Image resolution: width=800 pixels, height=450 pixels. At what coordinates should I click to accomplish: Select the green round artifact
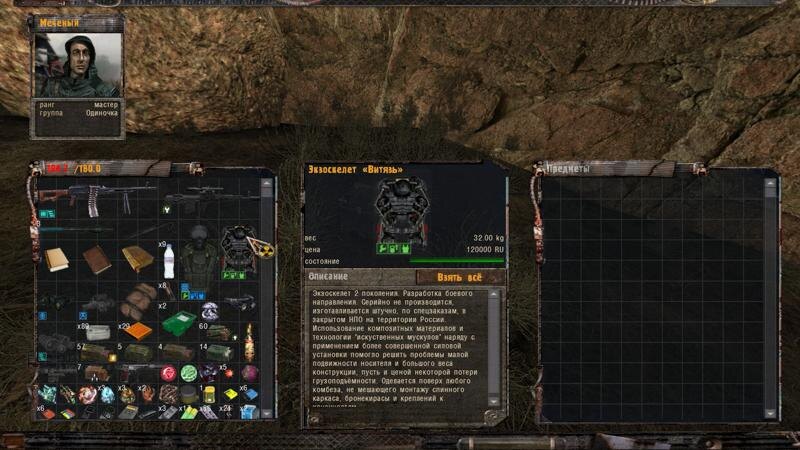(x=187, y=373)
